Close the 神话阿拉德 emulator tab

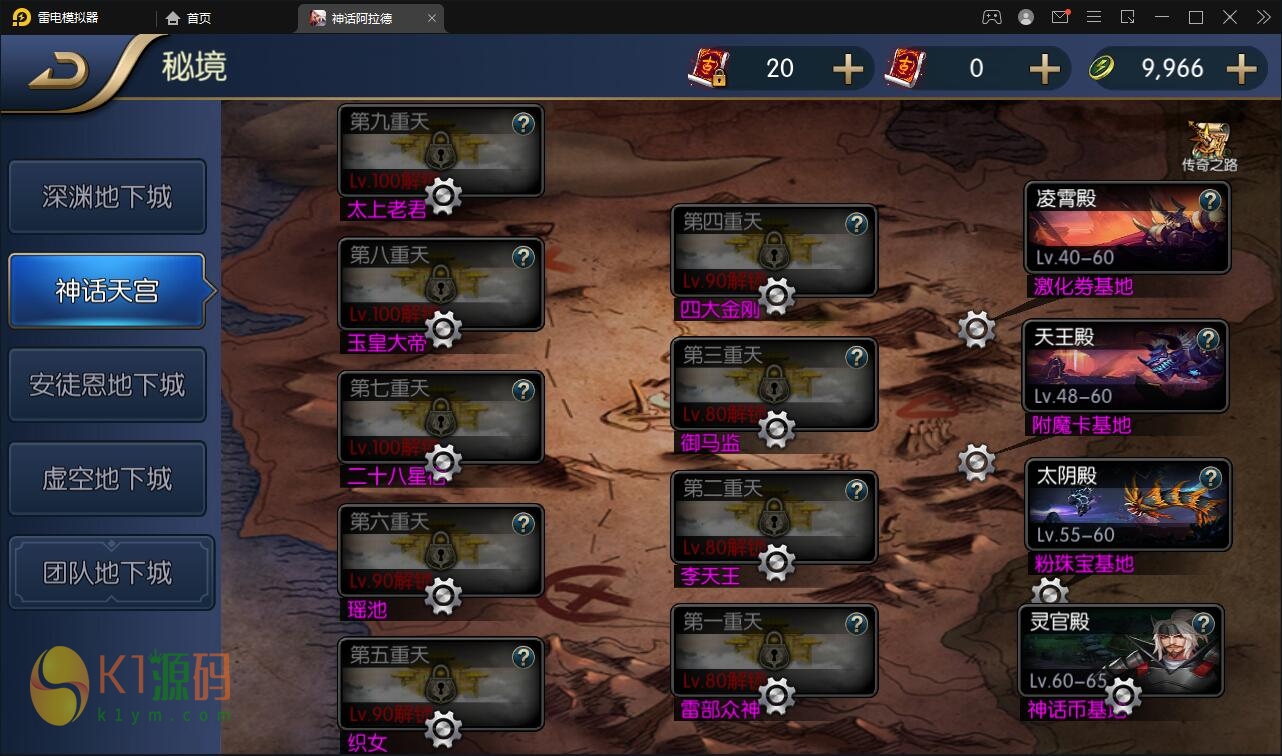click(x=431, y=18)
